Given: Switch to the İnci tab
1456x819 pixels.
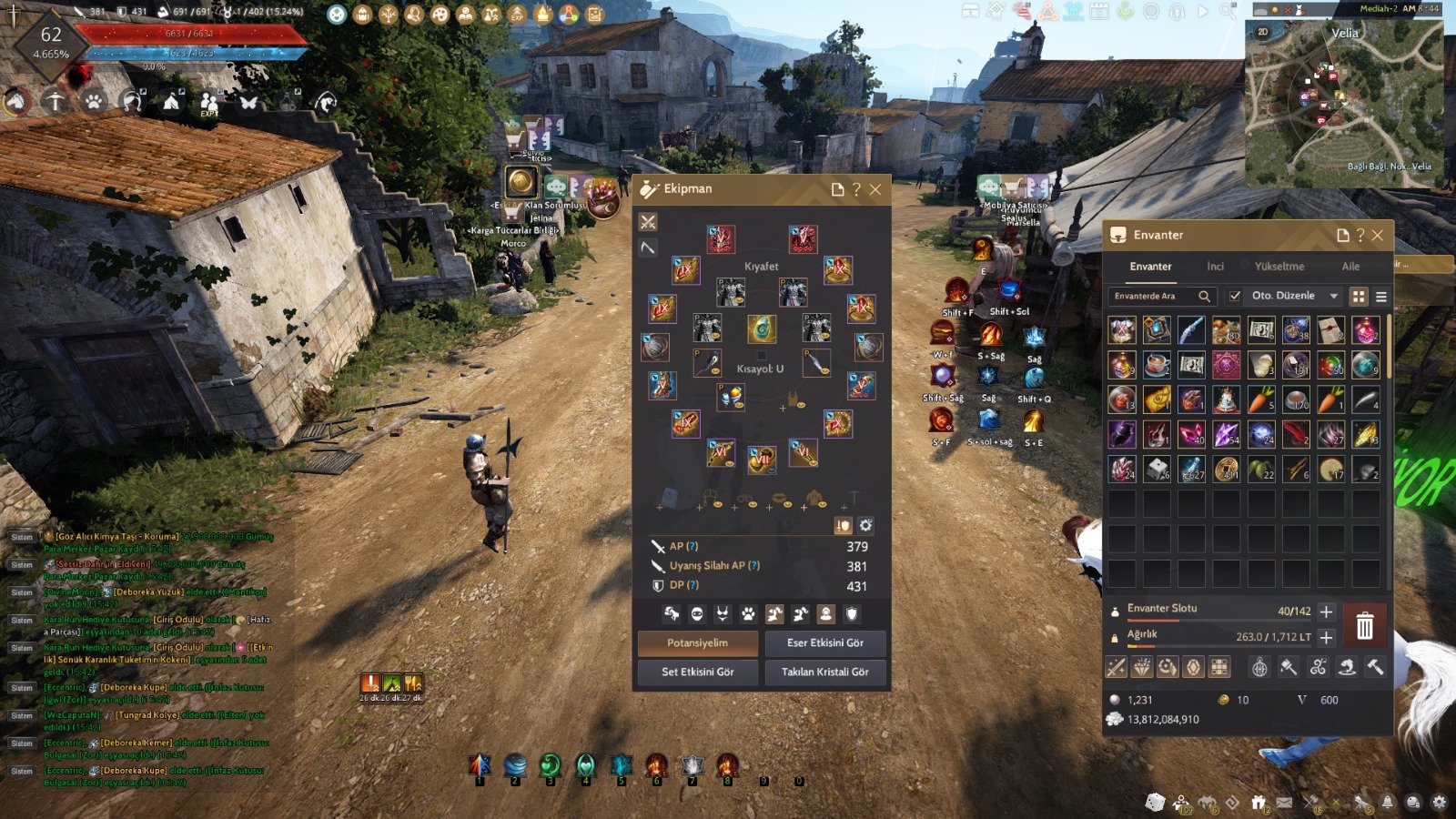Looking at the screenshot, I should coord(1215,267).
